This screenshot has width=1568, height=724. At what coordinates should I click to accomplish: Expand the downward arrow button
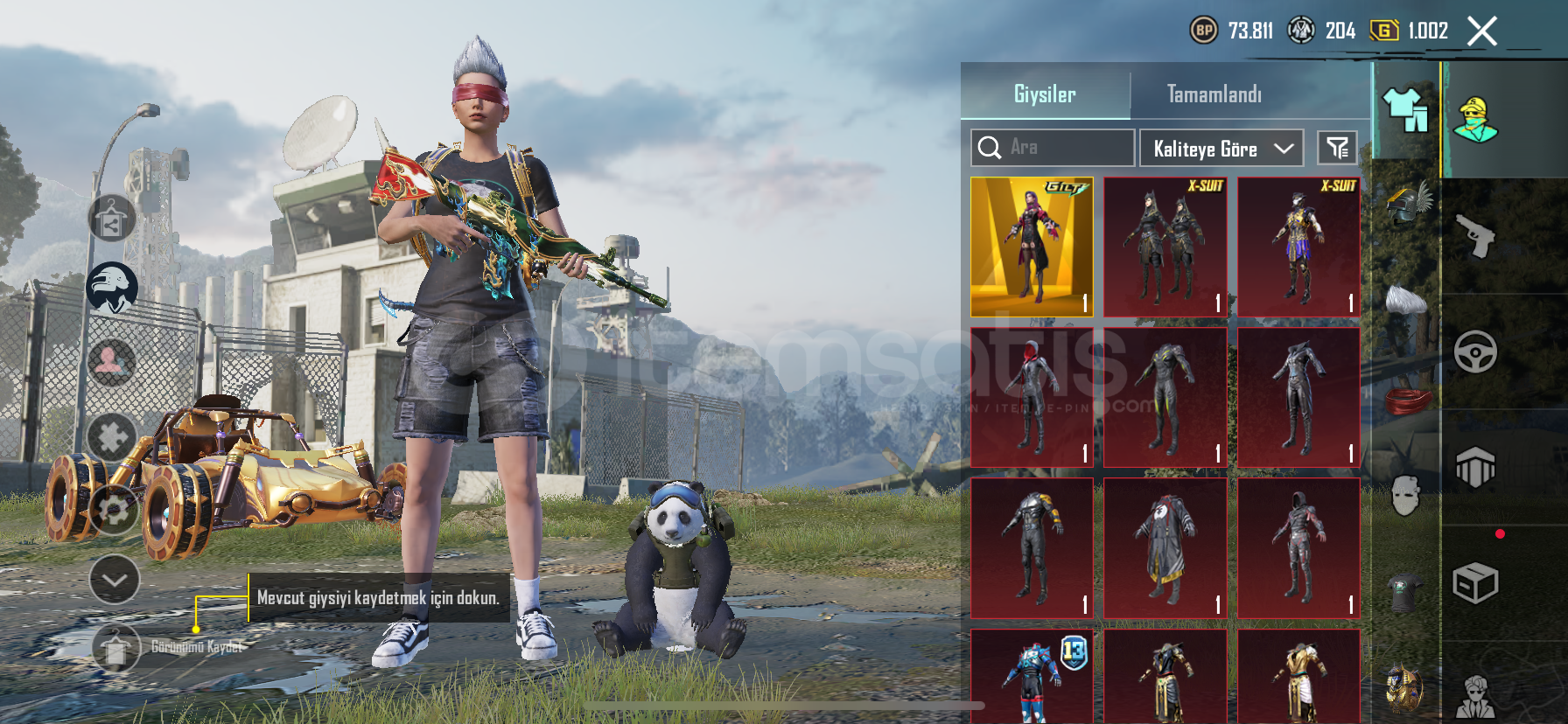[115, 580]
